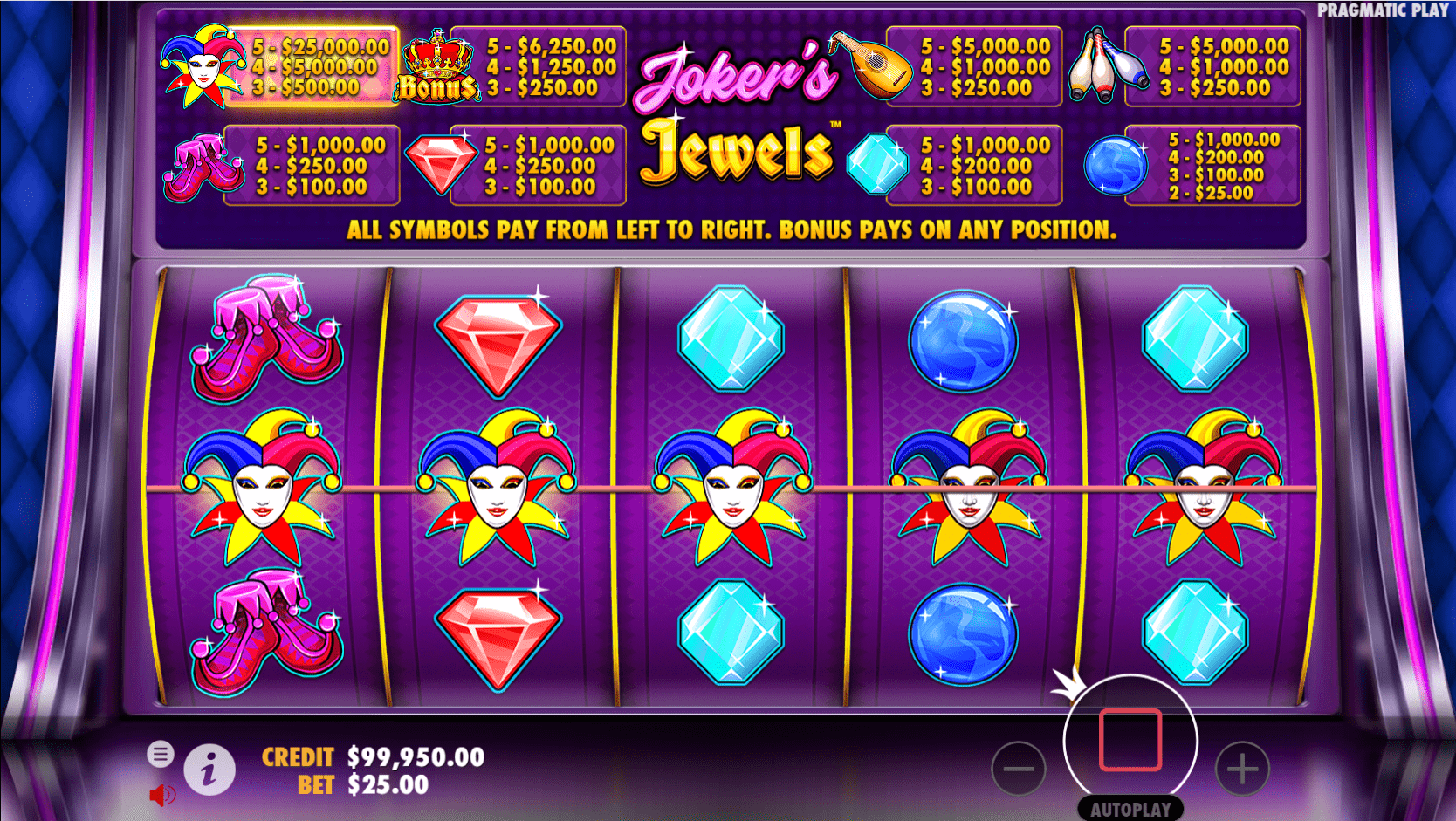The height and width of the screenshot is (821, 1456).
Task: Click the pink jester shoes payout symbol
Action: 201,166
